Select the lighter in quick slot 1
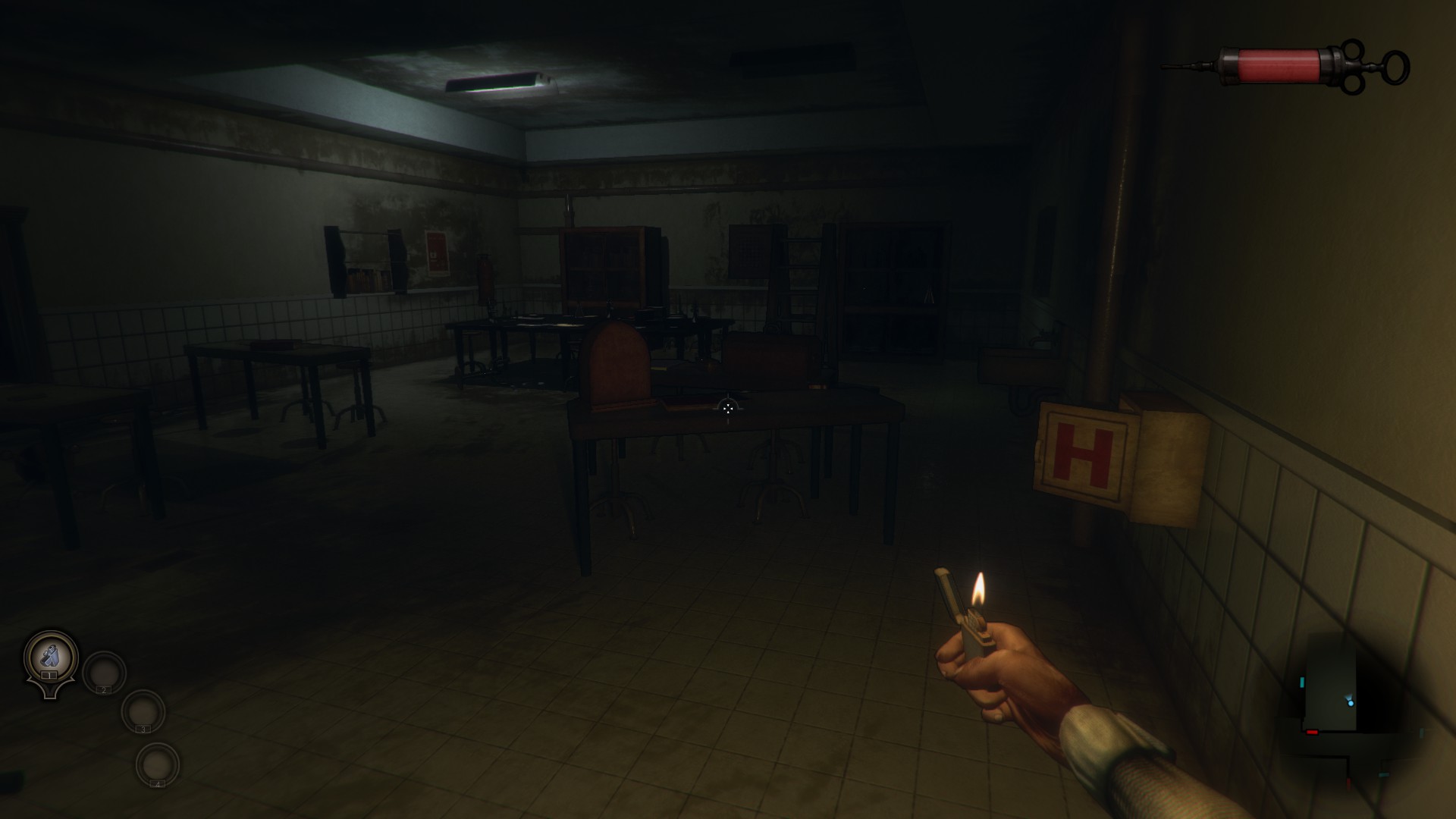The height and width of the screenshot is (819, 1456). [51, 657]
